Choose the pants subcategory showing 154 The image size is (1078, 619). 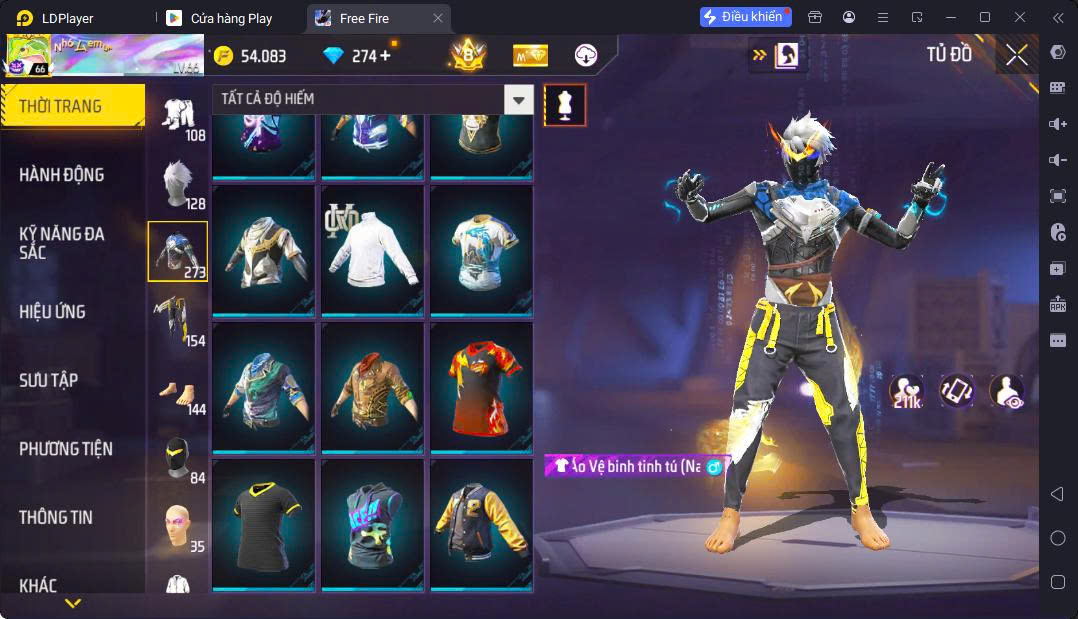click(178, 320)
